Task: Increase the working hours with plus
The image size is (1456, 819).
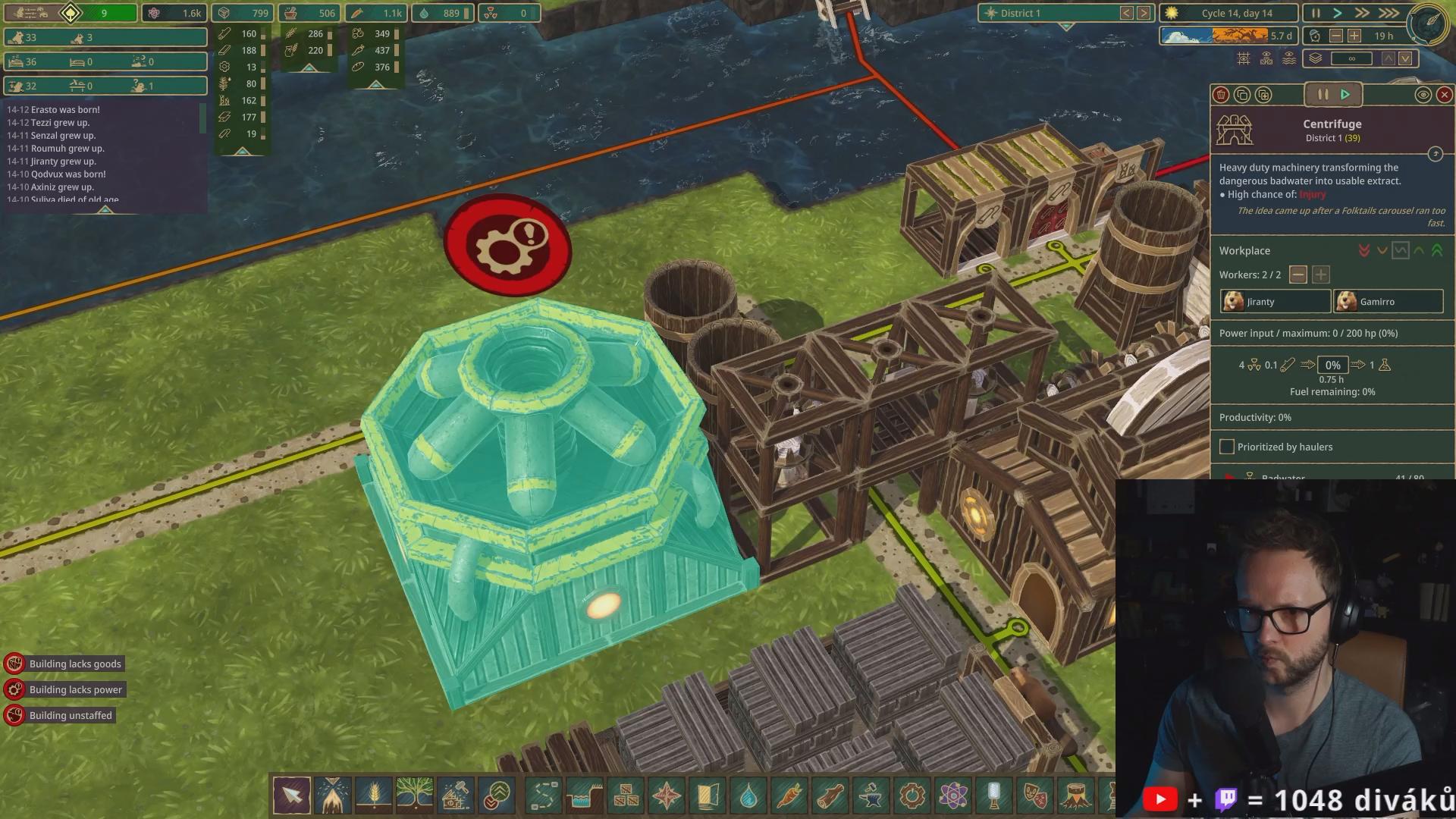Action: (x=1354, y=36)
